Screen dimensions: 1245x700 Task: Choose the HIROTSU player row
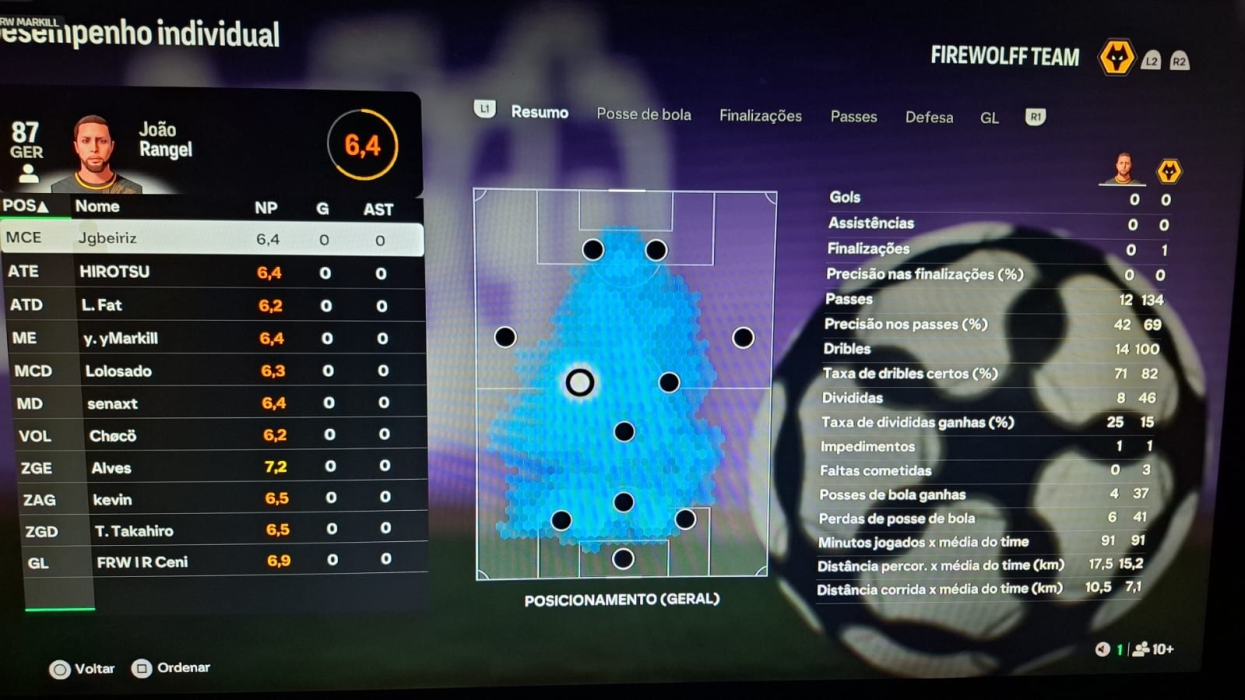pyautogui.click(x=211, y=272)
